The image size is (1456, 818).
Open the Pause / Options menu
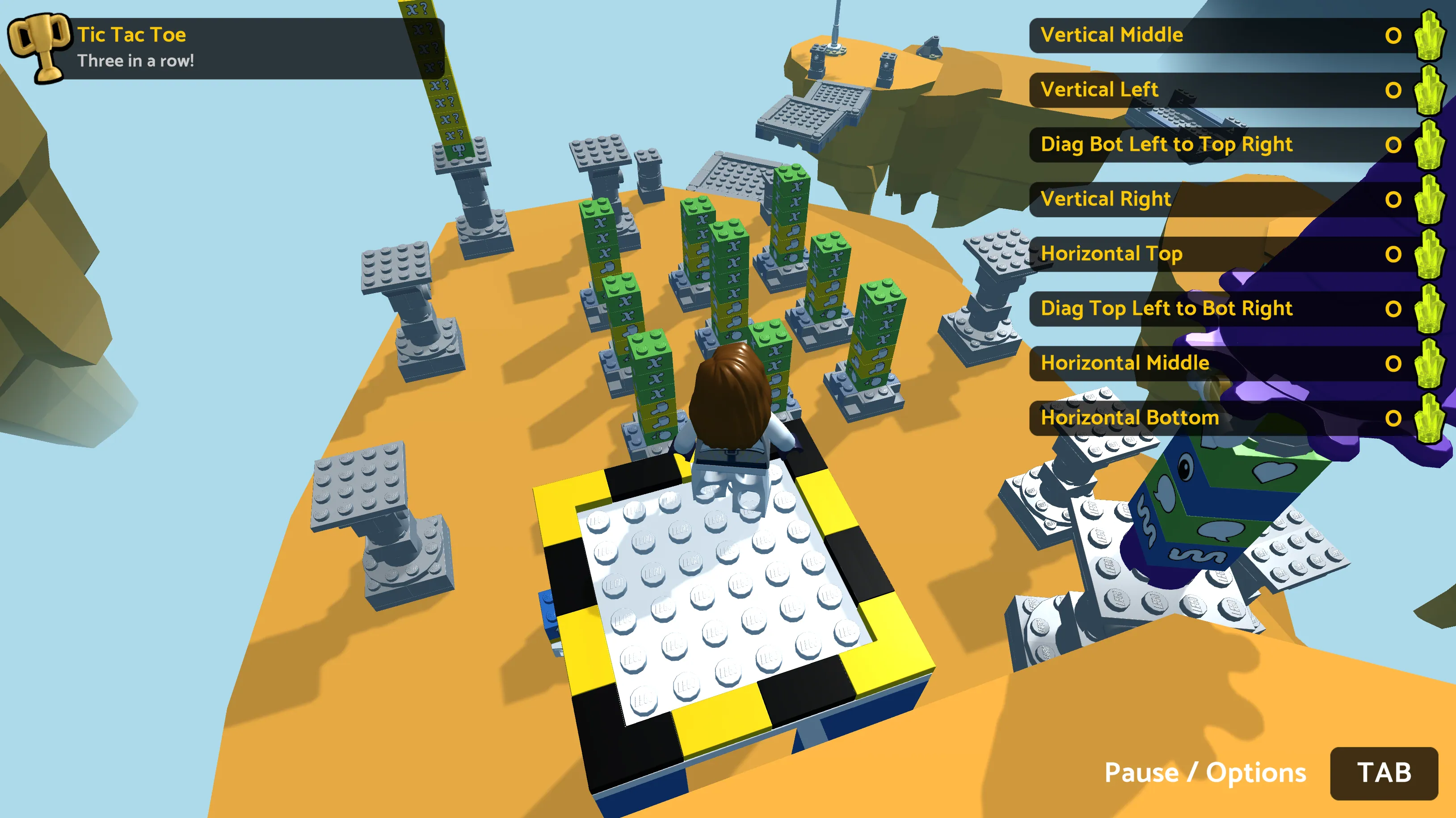1383,773
